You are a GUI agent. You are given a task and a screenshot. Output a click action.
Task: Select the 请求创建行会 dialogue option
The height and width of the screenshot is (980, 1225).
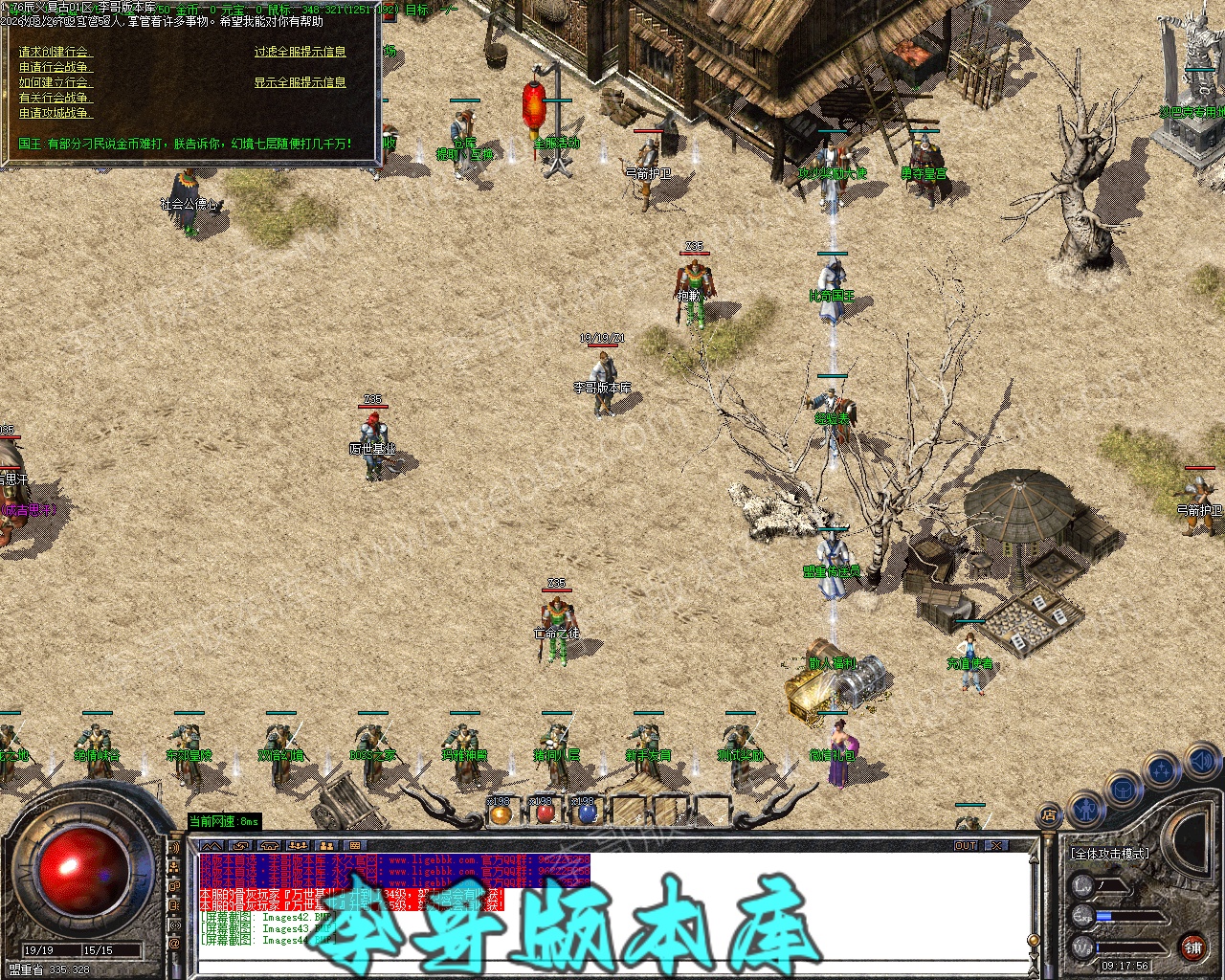(54, 52)
